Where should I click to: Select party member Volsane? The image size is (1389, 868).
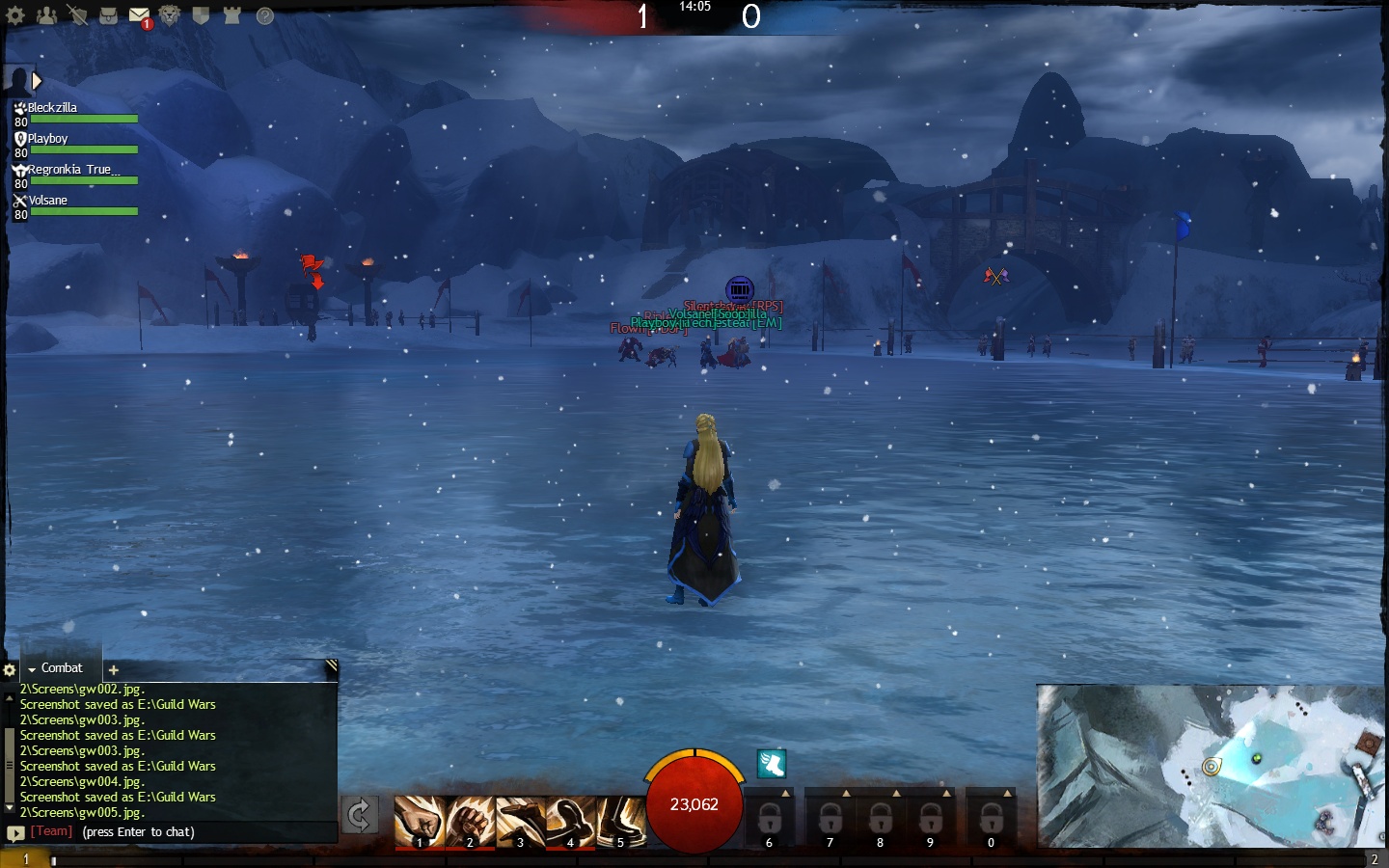47,201
